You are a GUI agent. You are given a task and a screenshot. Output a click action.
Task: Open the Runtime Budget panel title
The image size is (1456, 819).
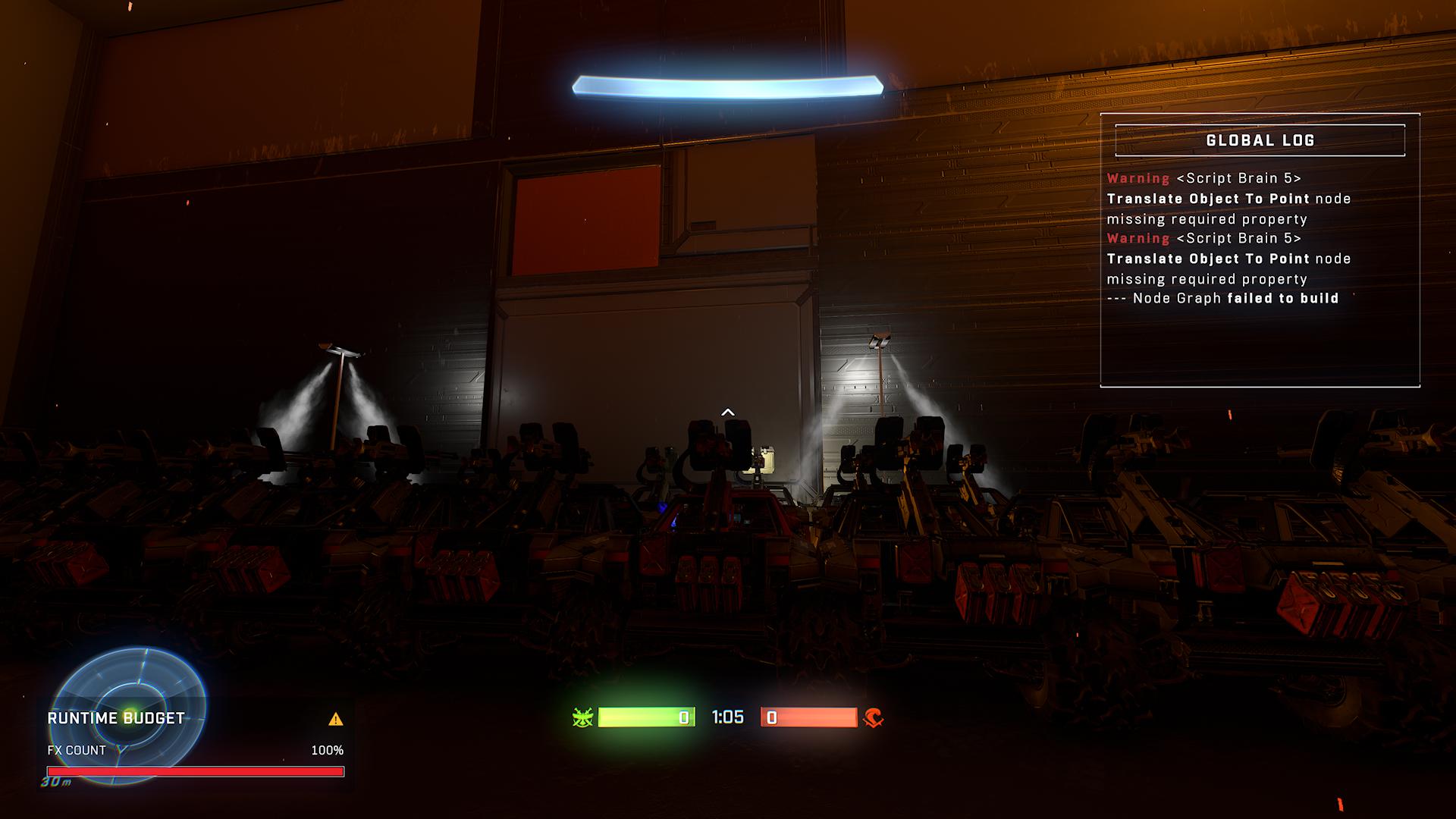tap(116, 718)
